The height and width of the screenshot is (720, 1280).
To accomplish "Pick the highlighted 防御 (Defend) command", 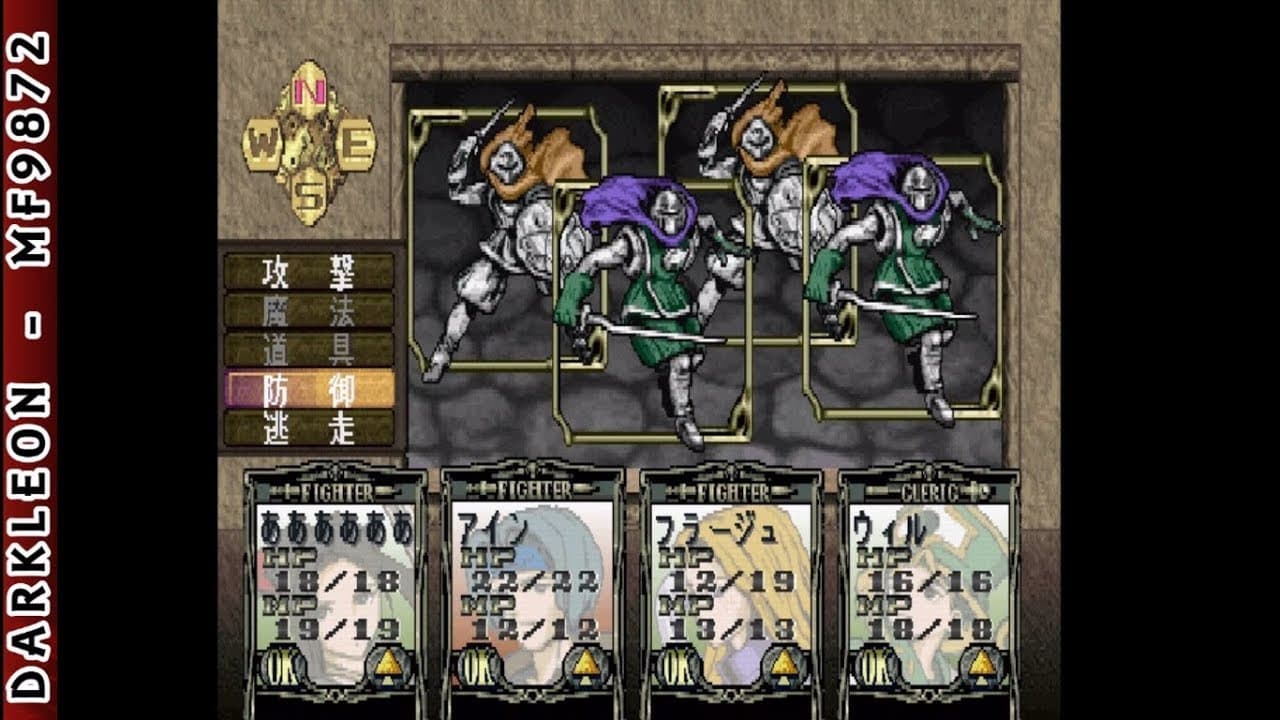I will 308,389.
